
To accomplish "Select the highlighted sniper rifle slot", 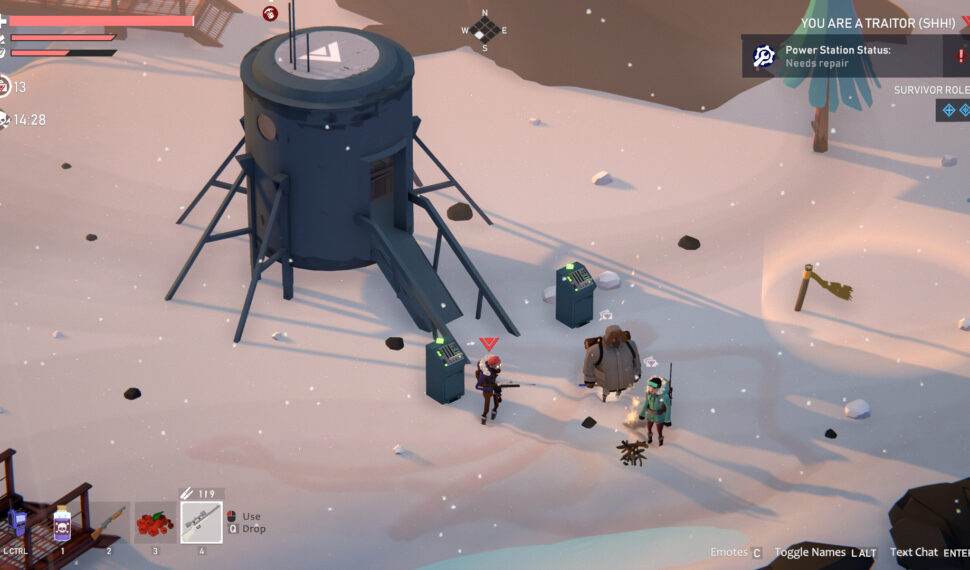I will (201, 522).
